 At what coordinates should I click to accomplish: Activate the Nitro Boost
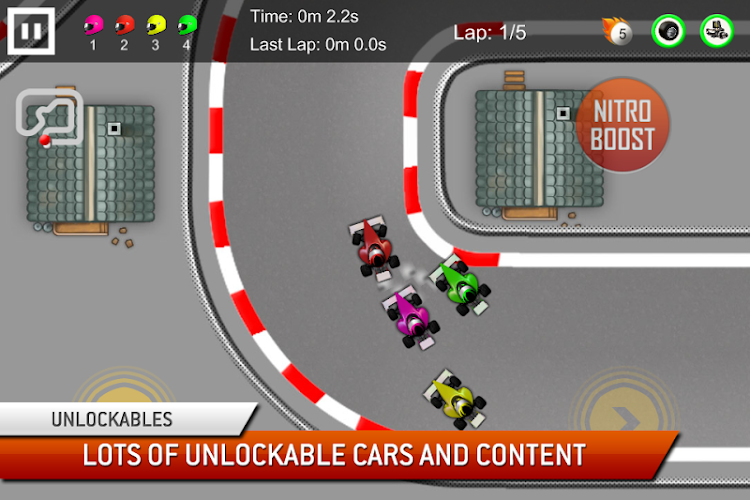pyautogui.click(x=622, y=126)
